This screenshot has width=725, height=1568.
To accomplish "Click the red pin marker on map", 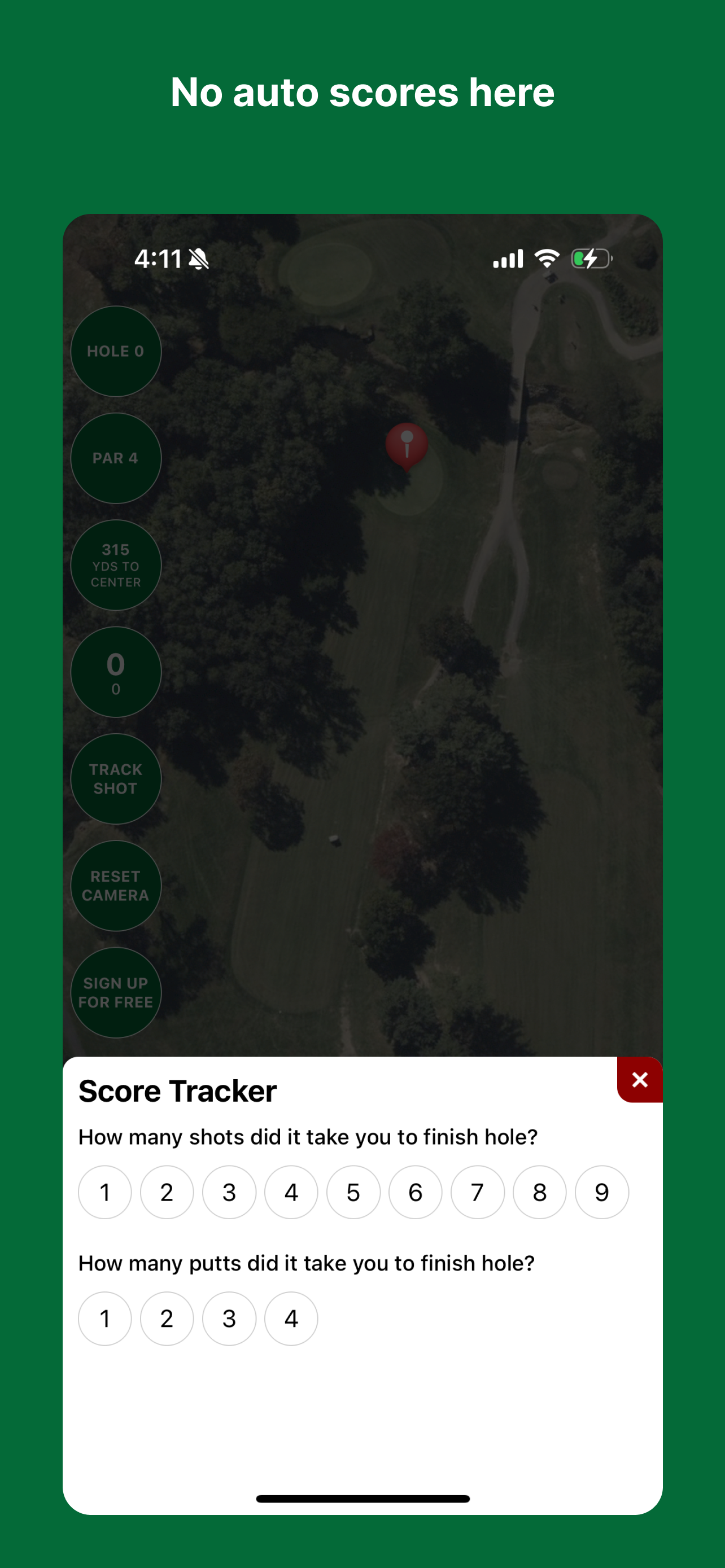I will [x=407, y=444].
